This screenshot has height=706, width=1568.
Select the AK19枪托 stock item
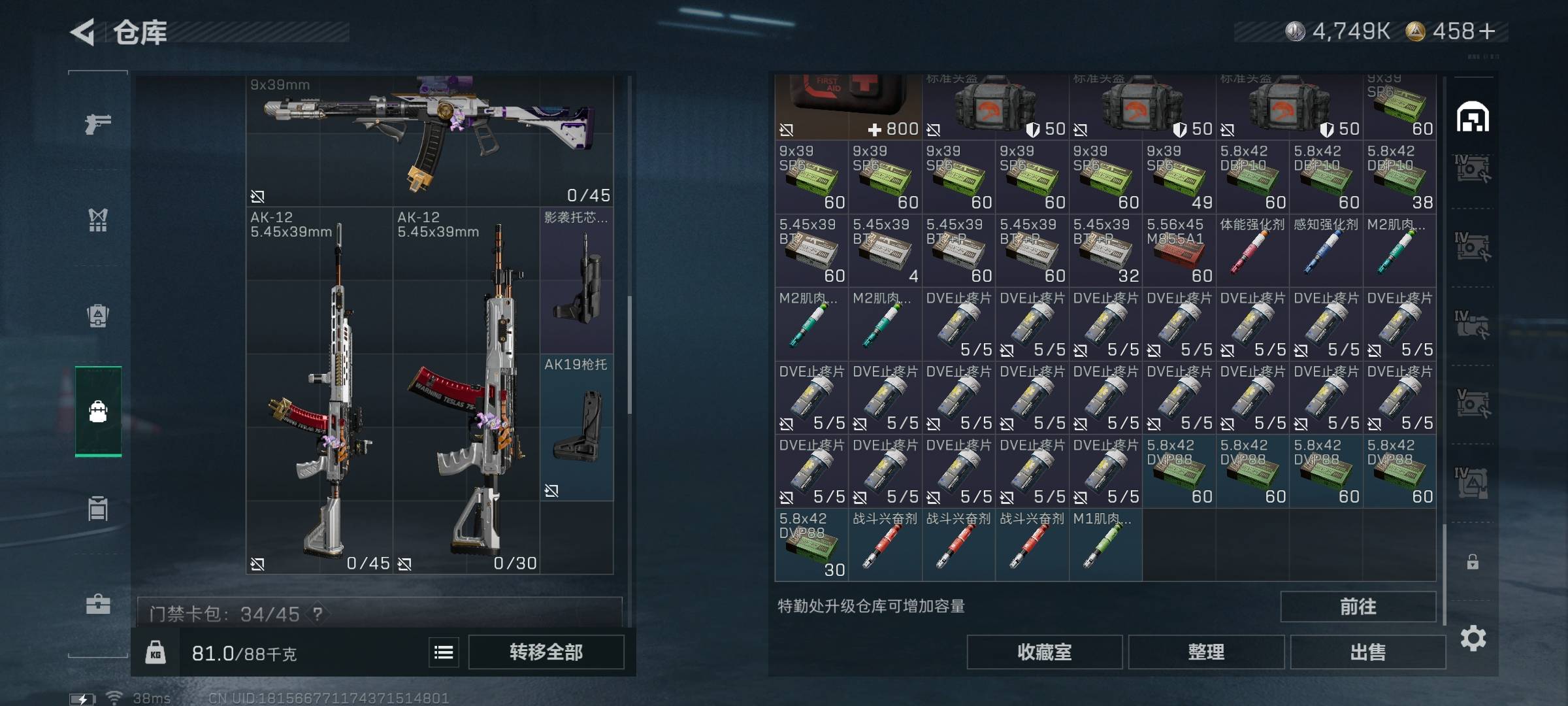pyautogui.click(x=576, y=428)
